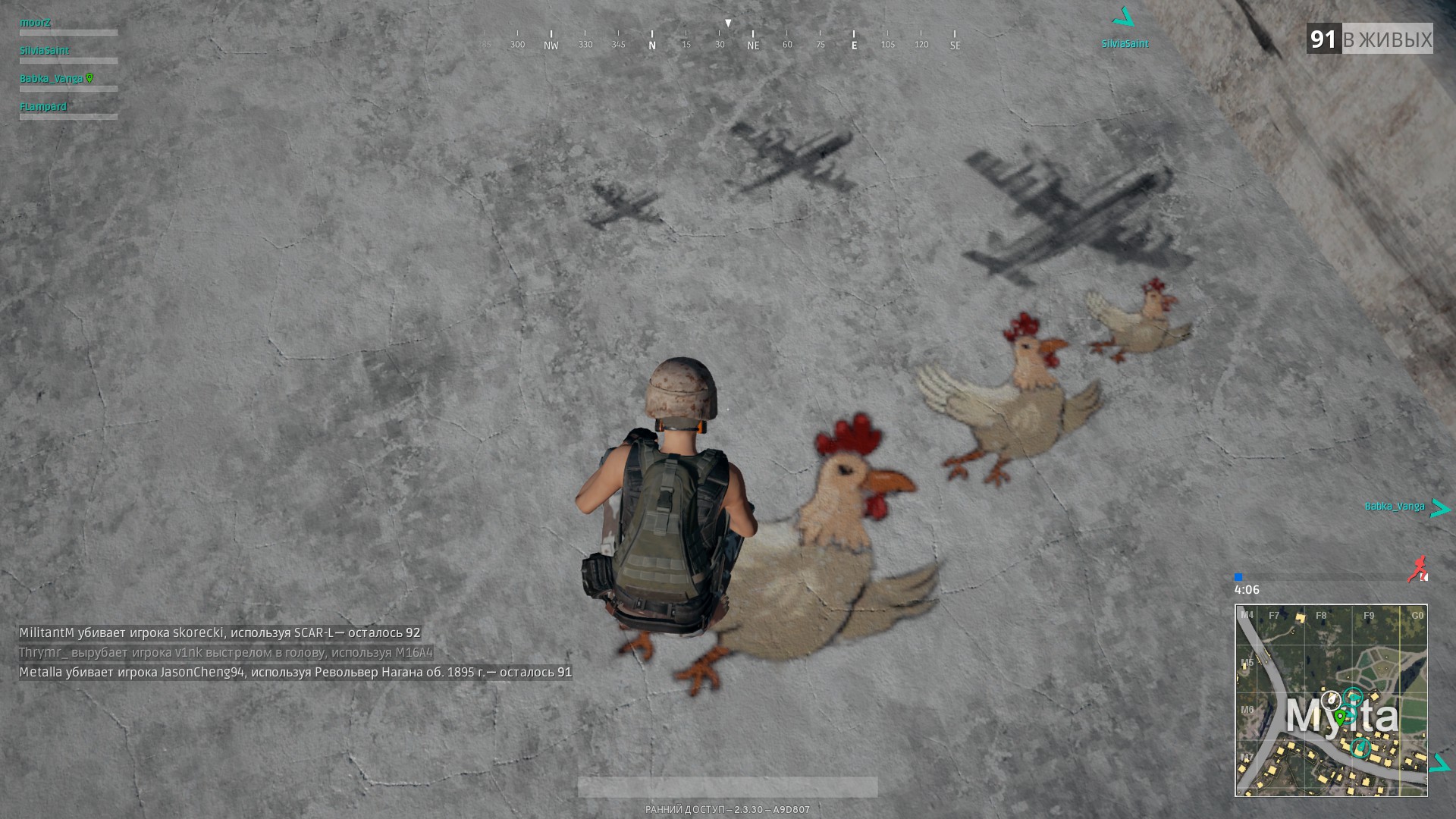Click the green location pin beside Babka_Vanga
The height and width of the screenshot is (819, 1456).
91,77
